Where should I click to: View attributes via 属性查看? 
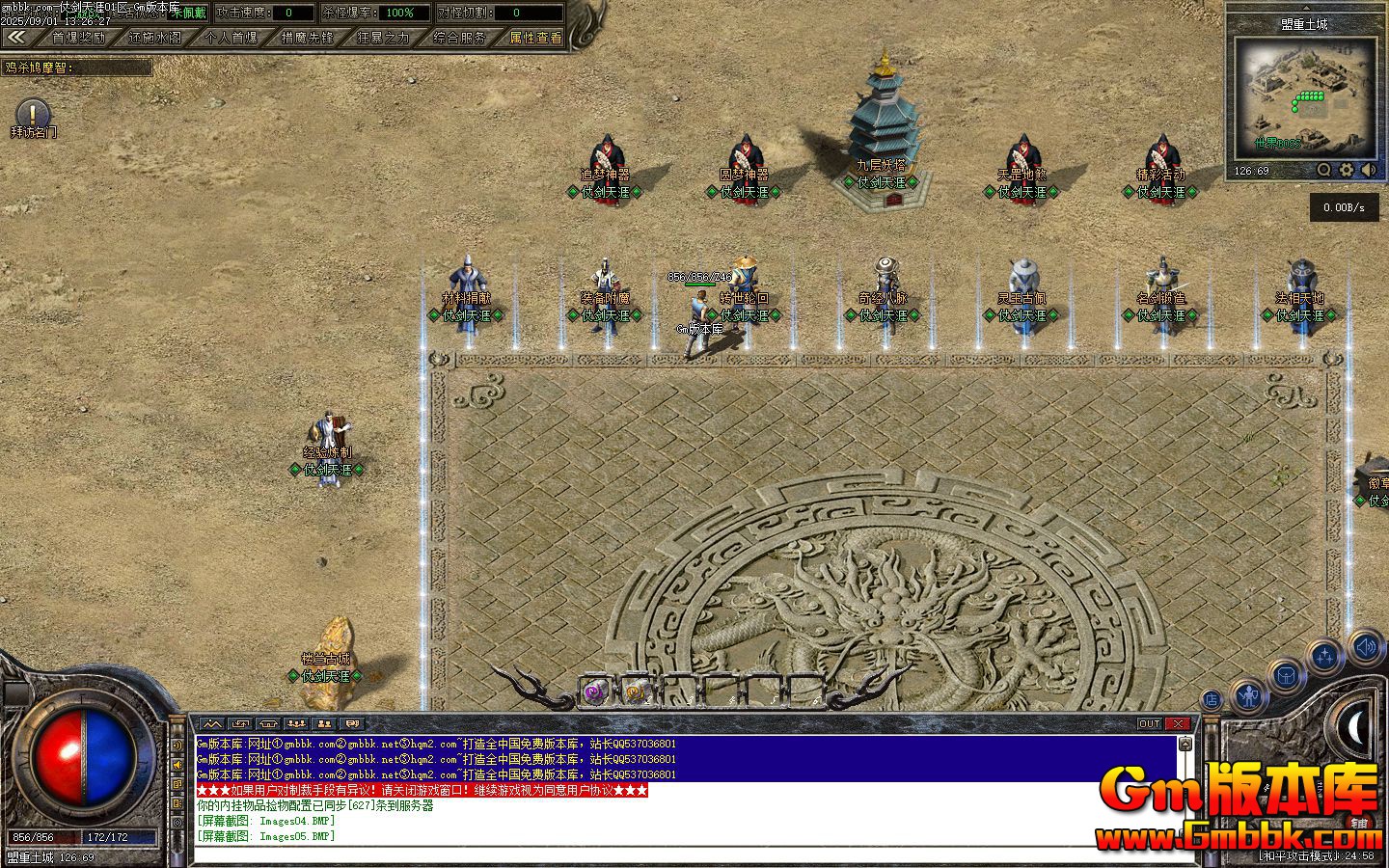535,38
